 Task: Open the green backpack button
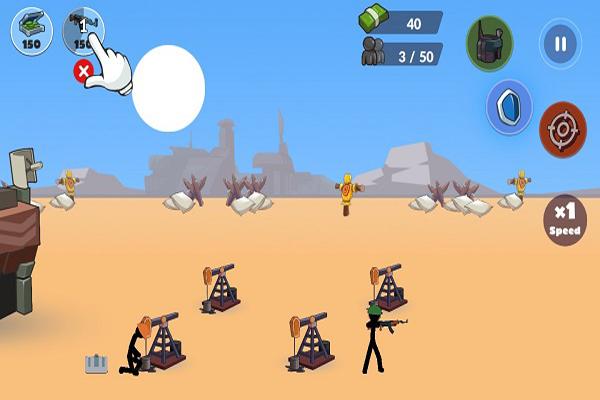coord(489,43)
